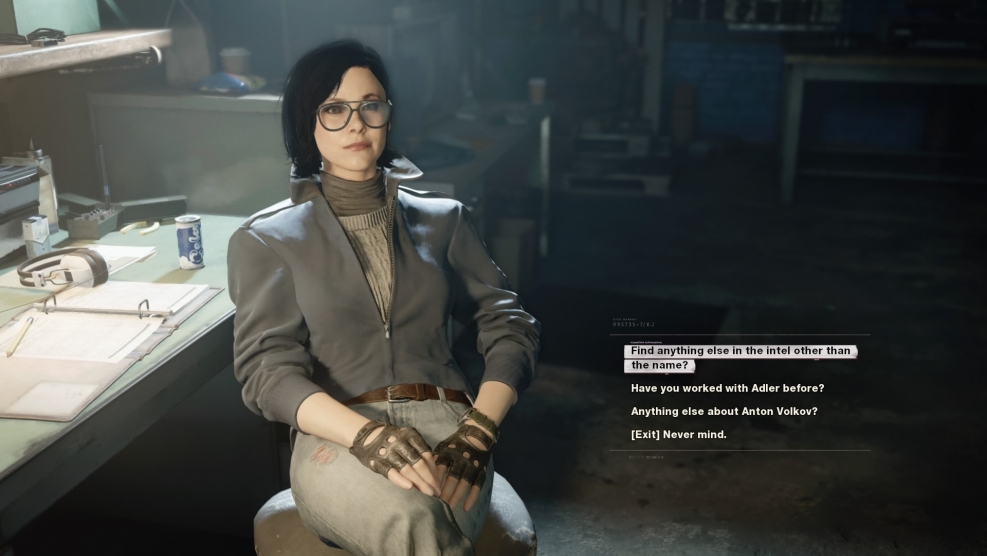This screenshot has height=556, width=987.
Task: Select "Anything else about Anton Volkov?" reply
Action: (724, 411)
